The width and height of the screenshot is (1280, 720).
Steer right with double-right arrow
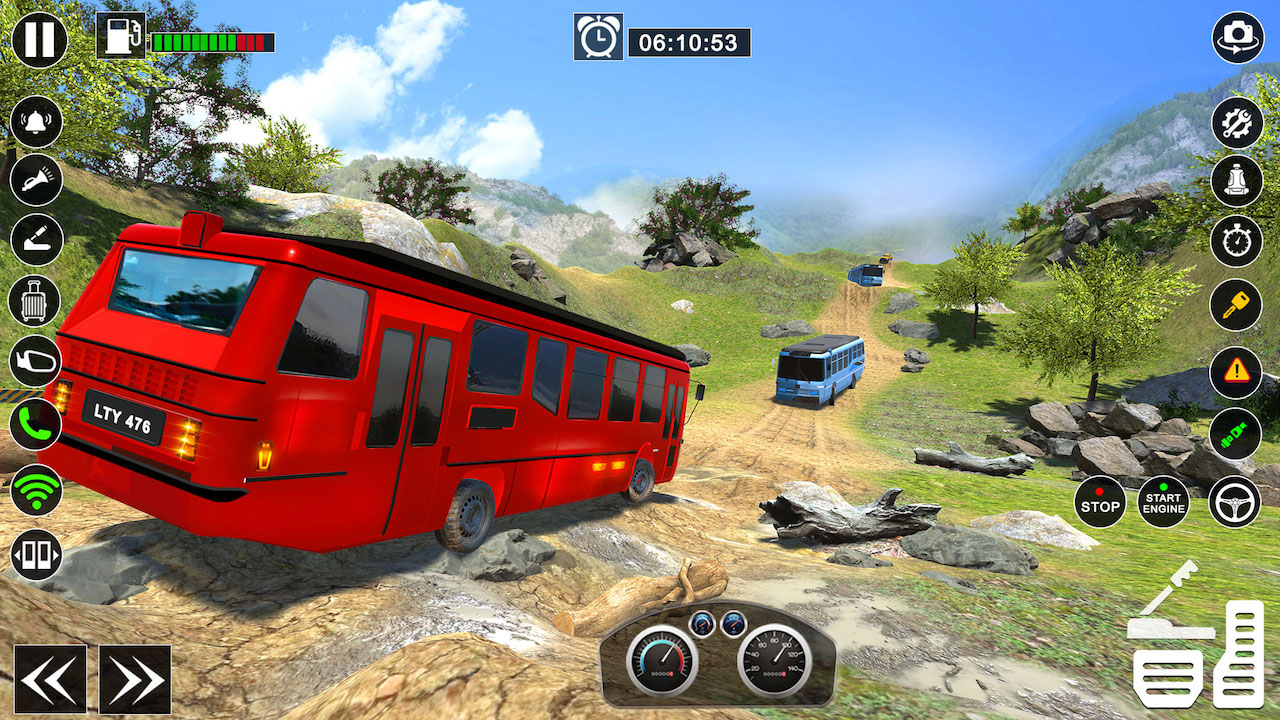(135, 680)
